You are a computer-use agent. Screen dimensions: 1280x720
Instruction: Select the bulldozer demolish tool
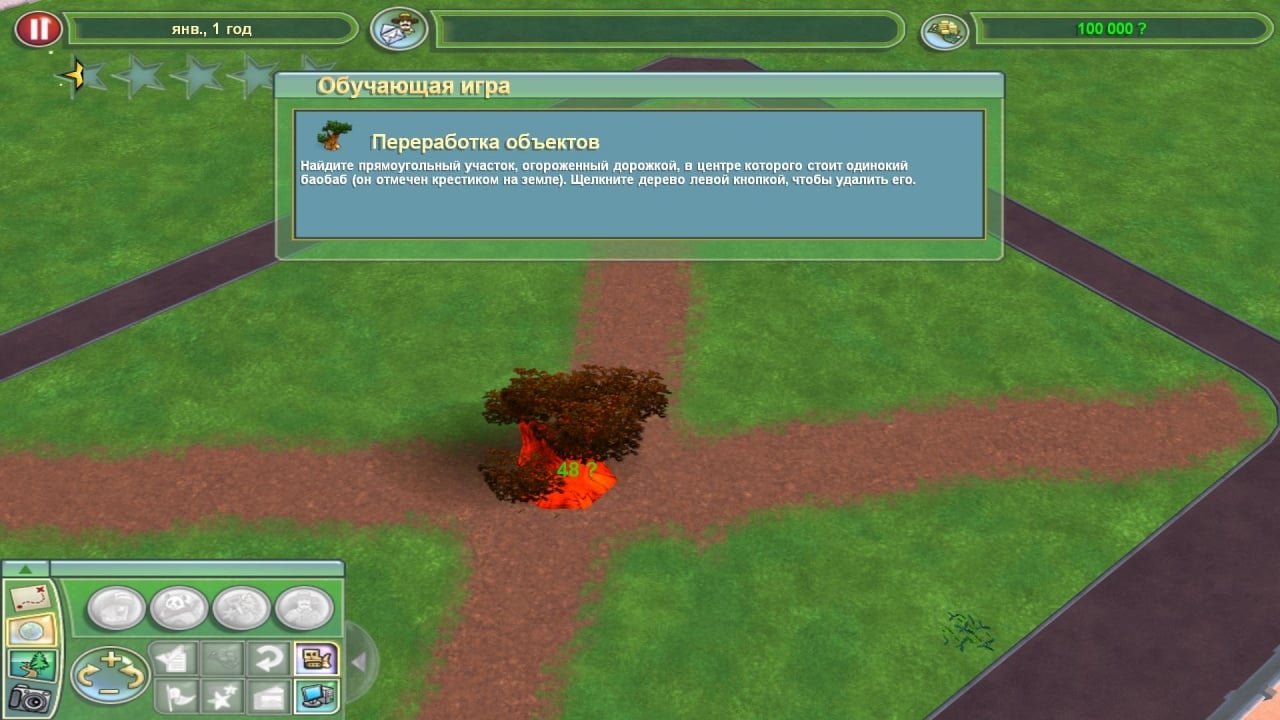pos(316,659)
